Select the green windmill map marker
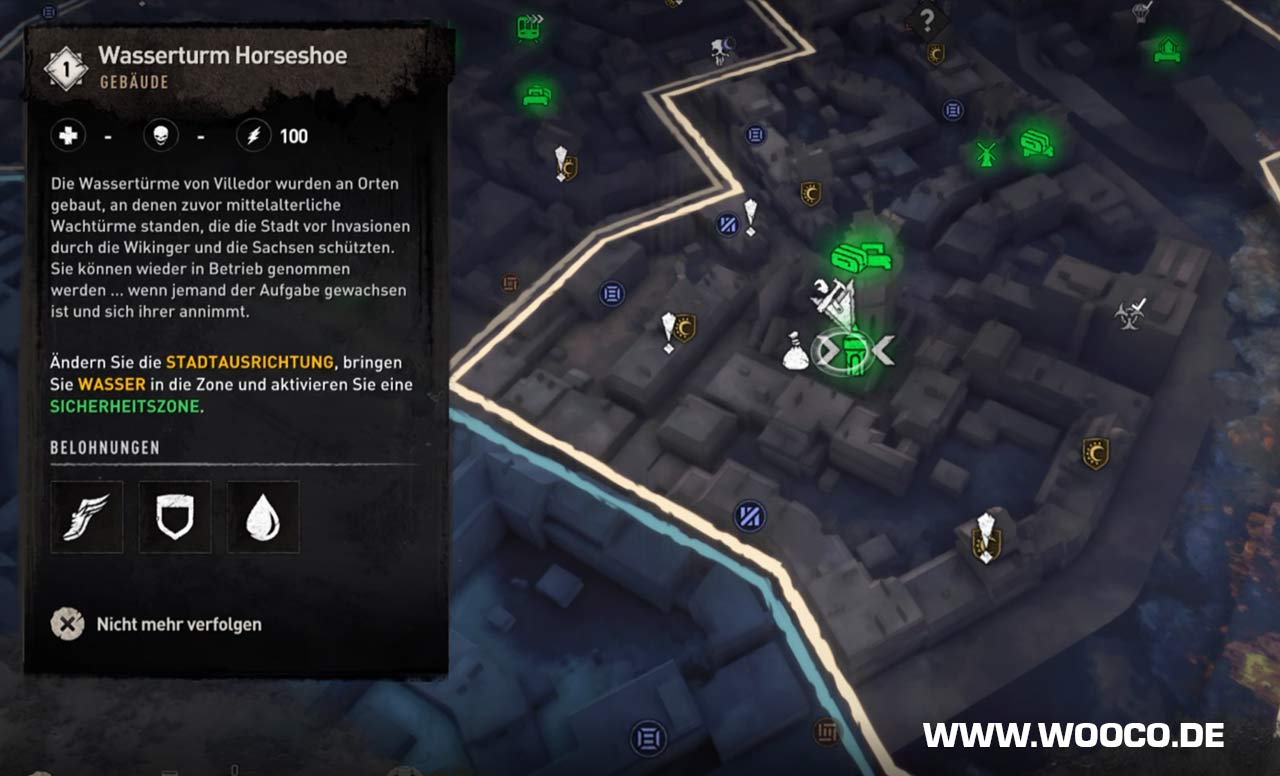Screen dimensions: 1280x776 [987, 154]
